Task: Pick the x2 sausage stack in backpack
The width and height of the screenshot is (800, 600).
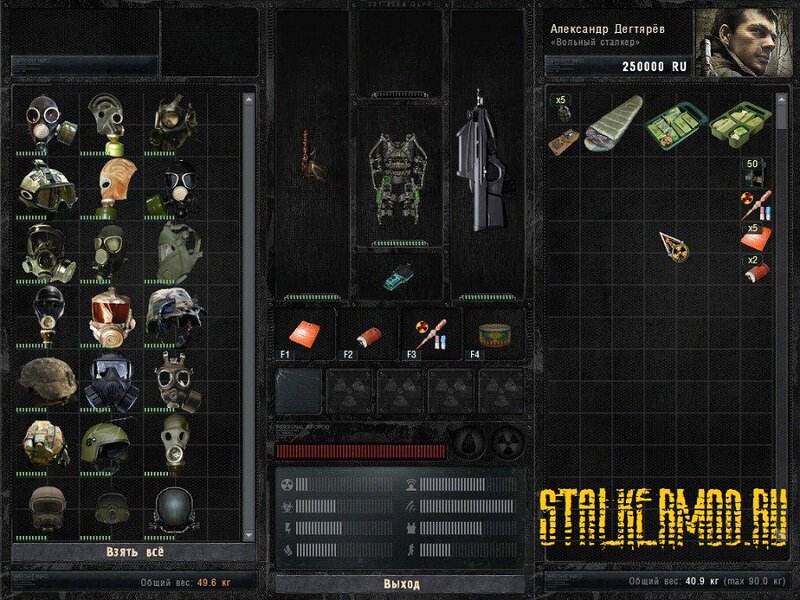Action: pos(757,269)
